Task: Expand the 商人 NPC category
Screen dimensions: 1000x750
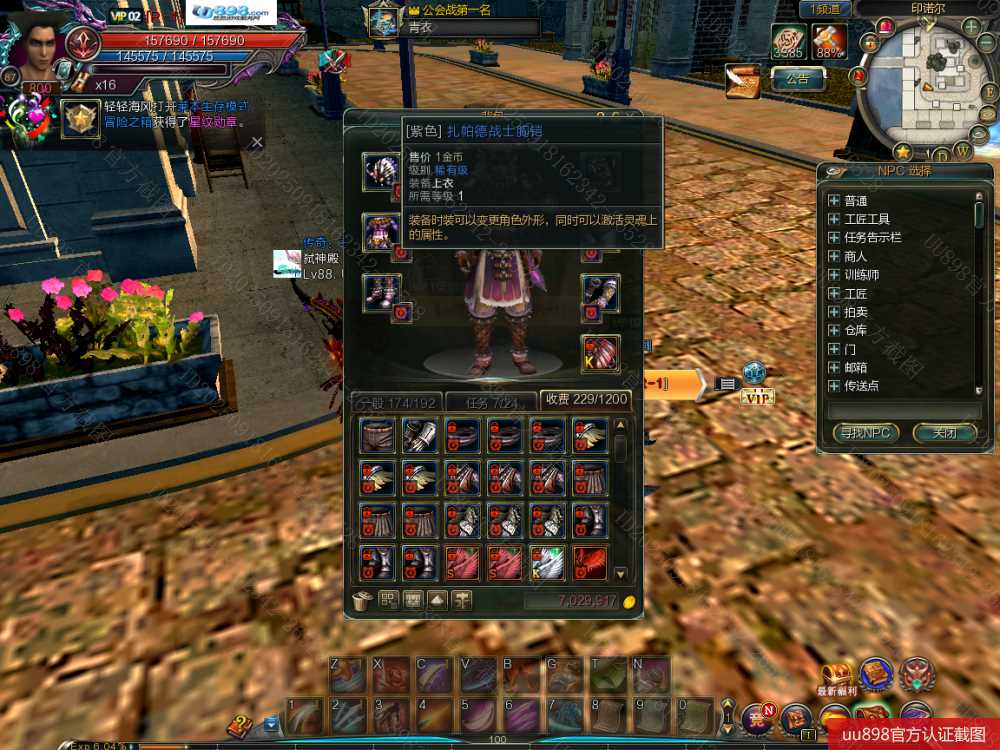Action: [x=834, y=256]
